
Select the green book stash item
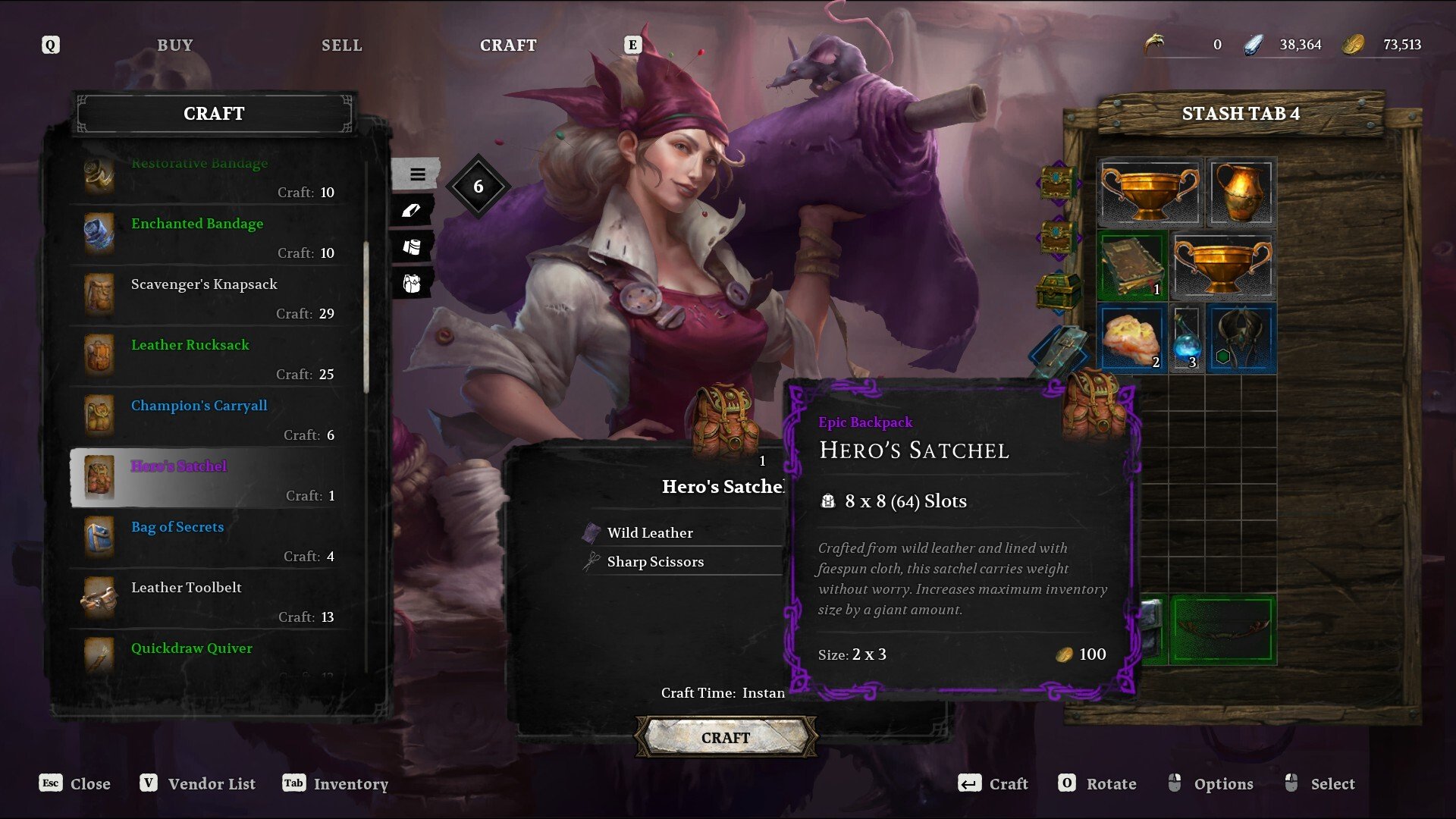tap(1131, 265)
